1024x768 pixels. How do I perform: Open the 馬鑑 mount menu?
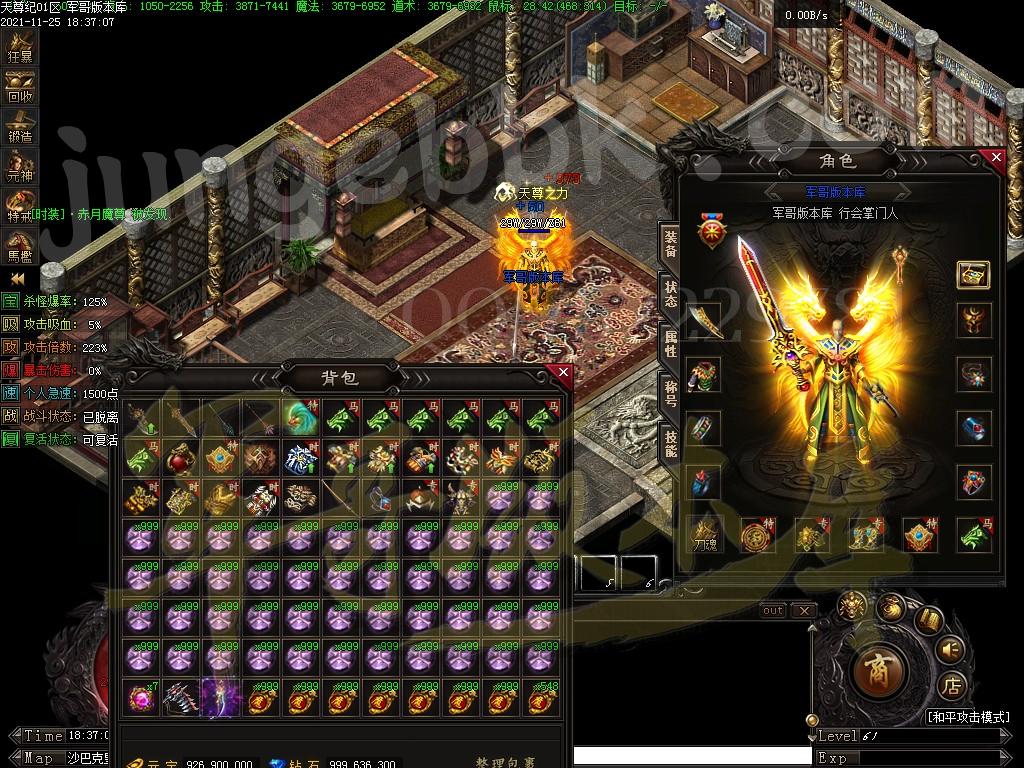click(20, 244)
